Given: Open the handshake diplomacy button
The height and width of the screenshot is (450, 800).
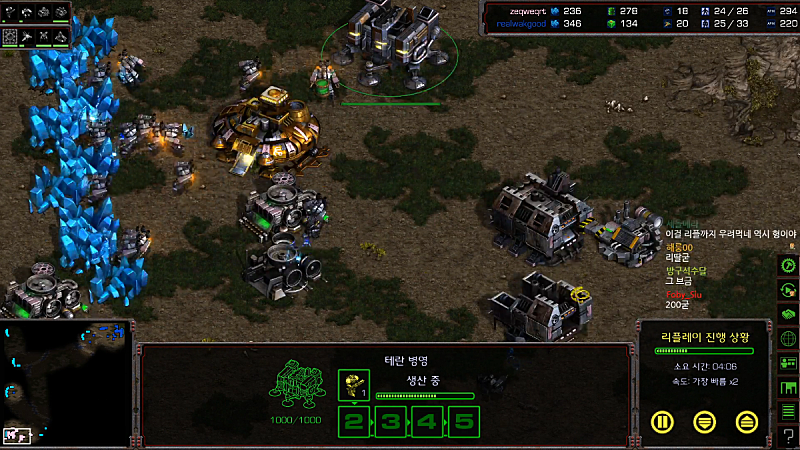Looking at the screenshot, I should coord(788,314).
